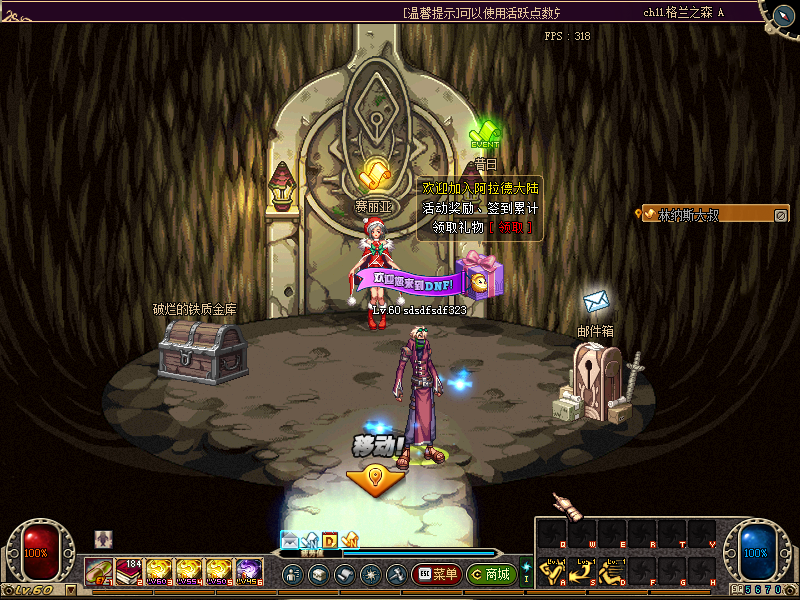Open the character info round button
This screenshot has width=800, height=600.
tap(293, 574)
